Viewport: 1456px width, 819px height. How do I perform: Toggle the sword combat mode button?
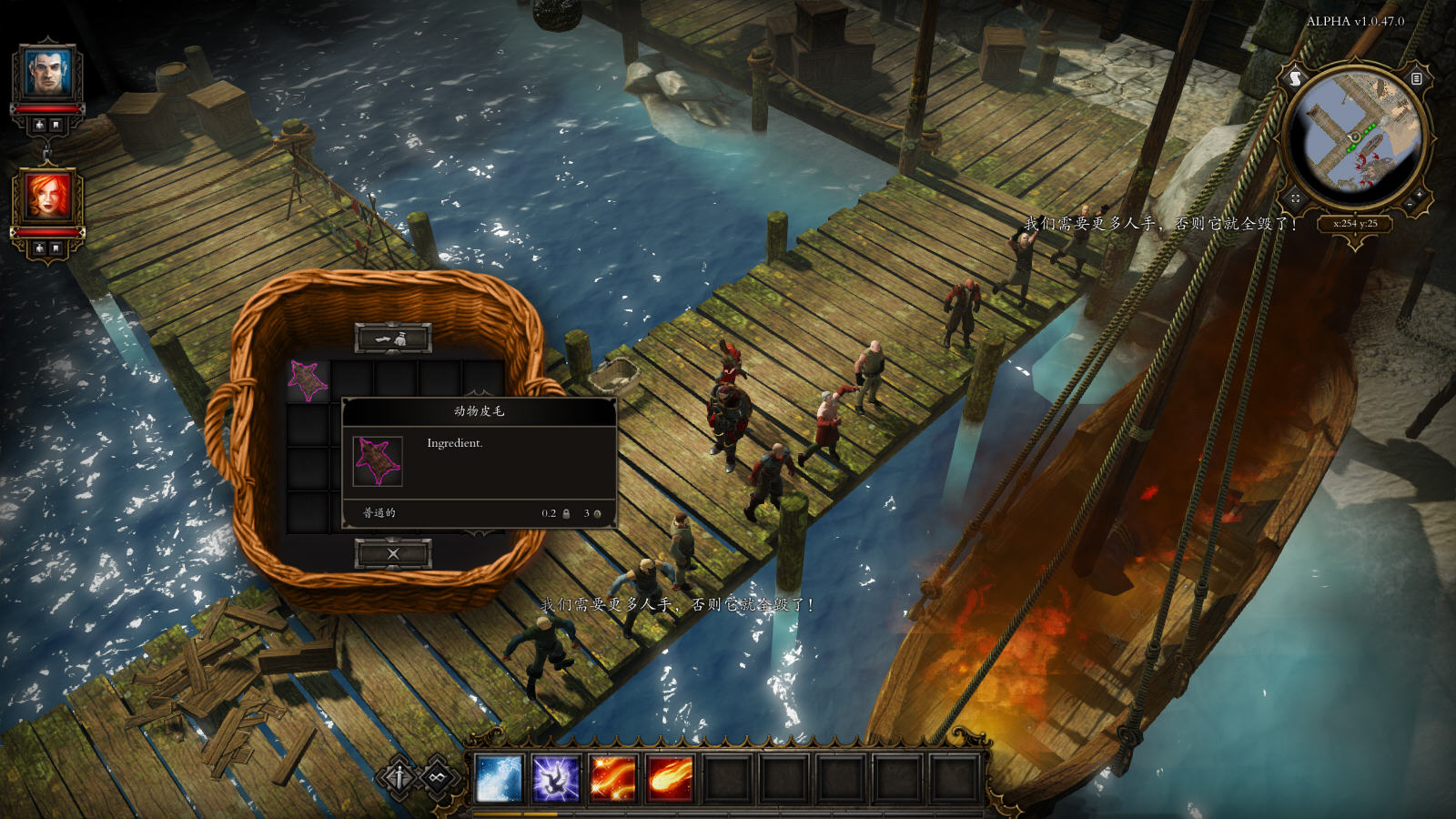[x=399, y=778]
